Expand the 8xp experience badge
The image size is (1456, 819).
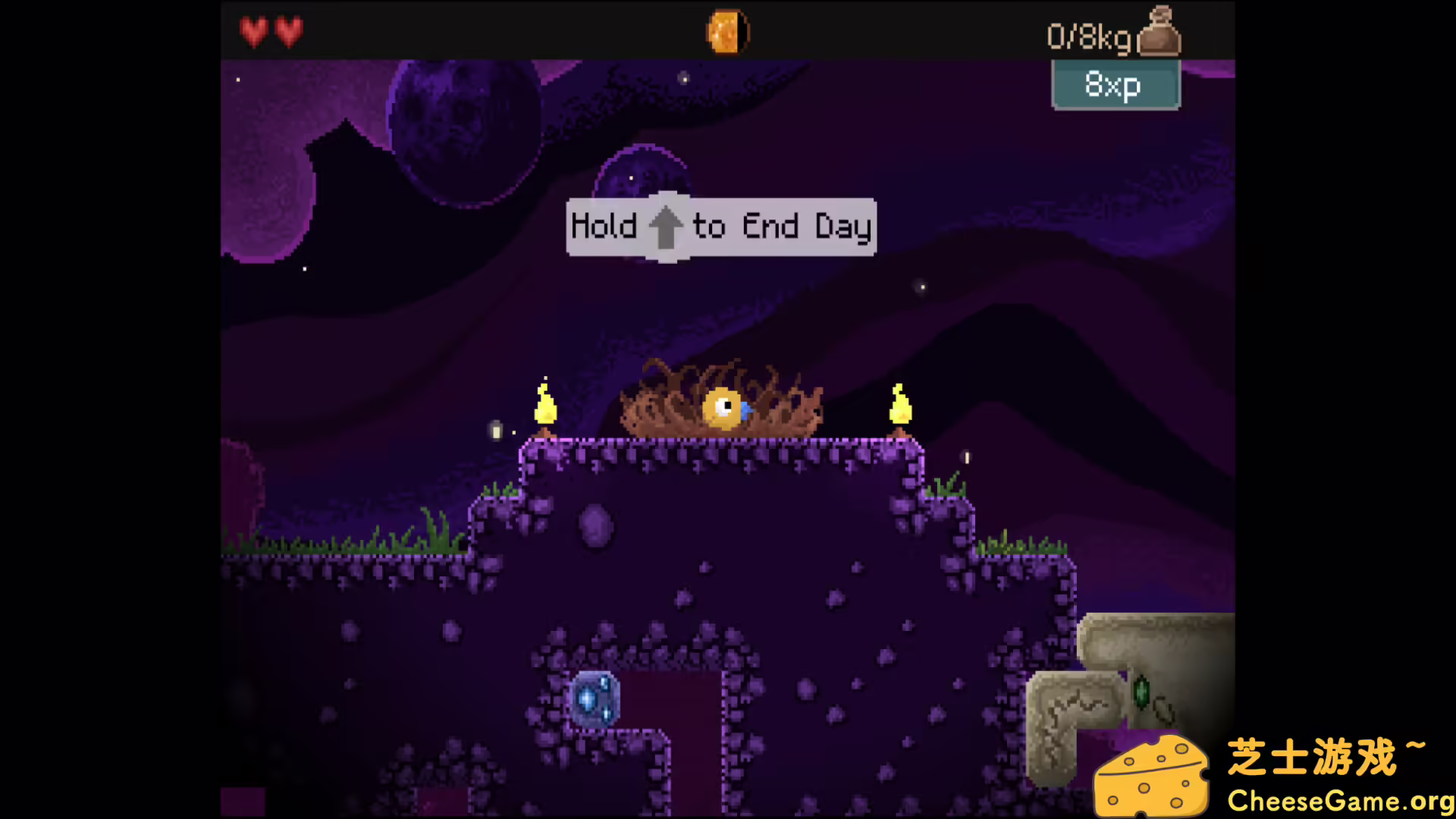click(1115, 85)
